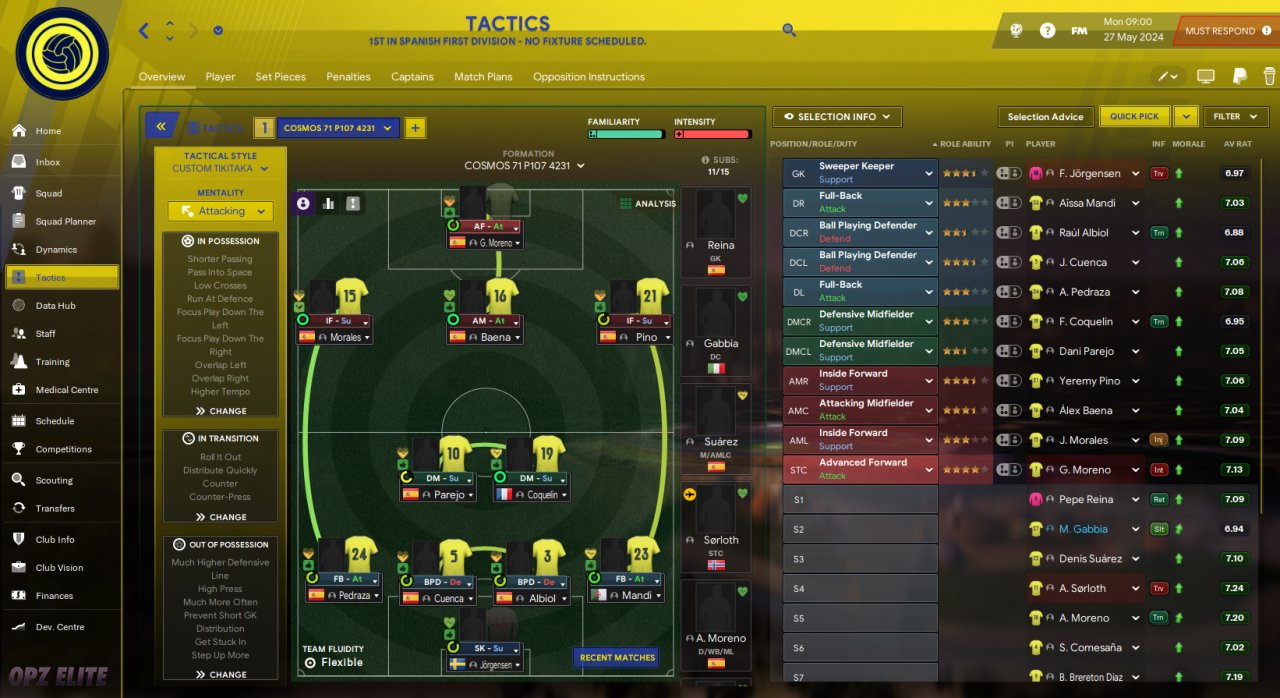Open the Filter dropdown
Image resolution: width=1280 pixels, height=698 pixels.
click(x=1235, y=117)
